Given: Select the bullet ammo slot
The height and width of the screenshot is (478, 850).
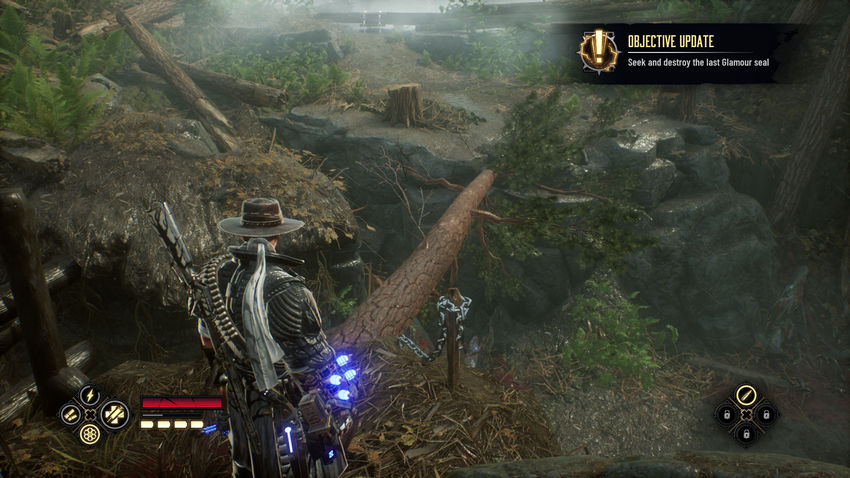Looking at the screenshot, I should tap(745, 393).
